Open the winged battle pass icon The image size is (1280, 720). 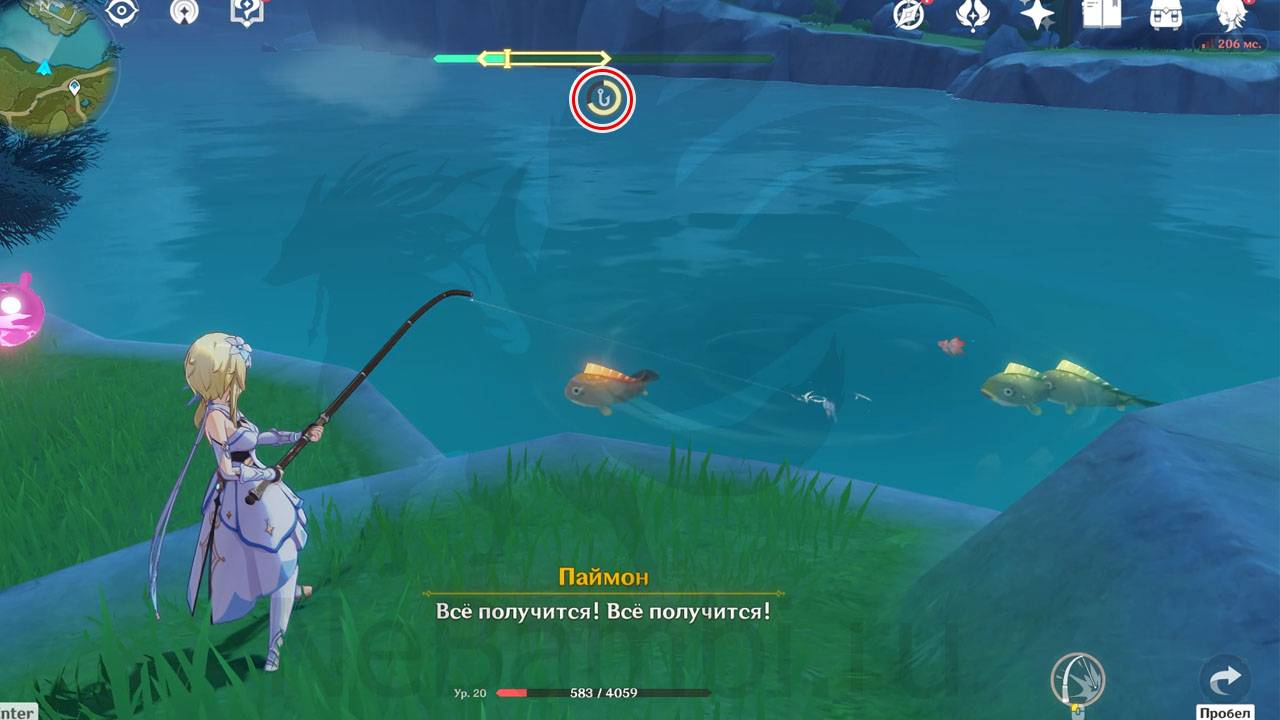pos(972,14)
